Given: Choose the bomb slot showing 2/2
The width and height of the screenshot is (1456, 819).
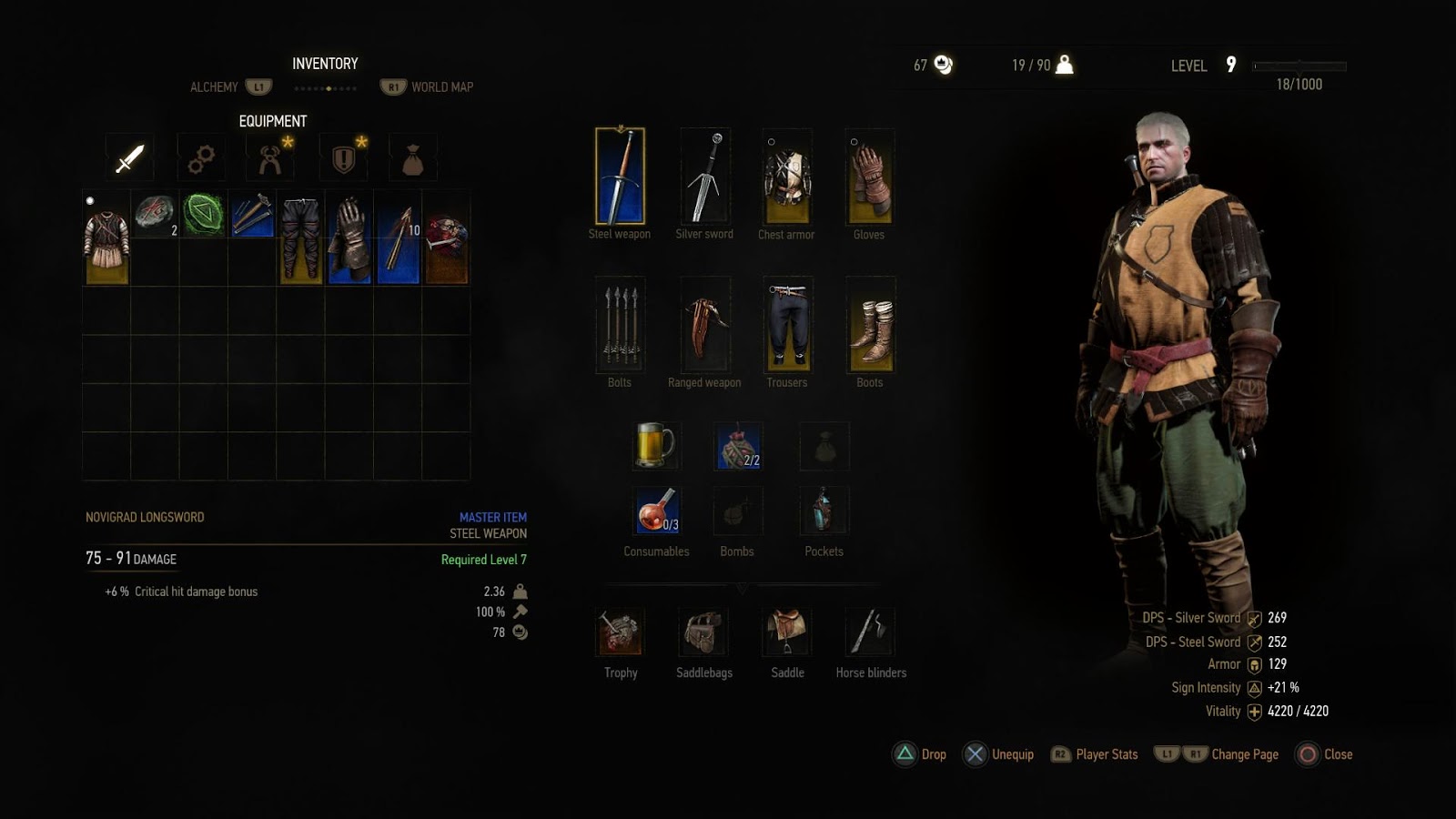Looking at the screenshot, I should 738,446.
